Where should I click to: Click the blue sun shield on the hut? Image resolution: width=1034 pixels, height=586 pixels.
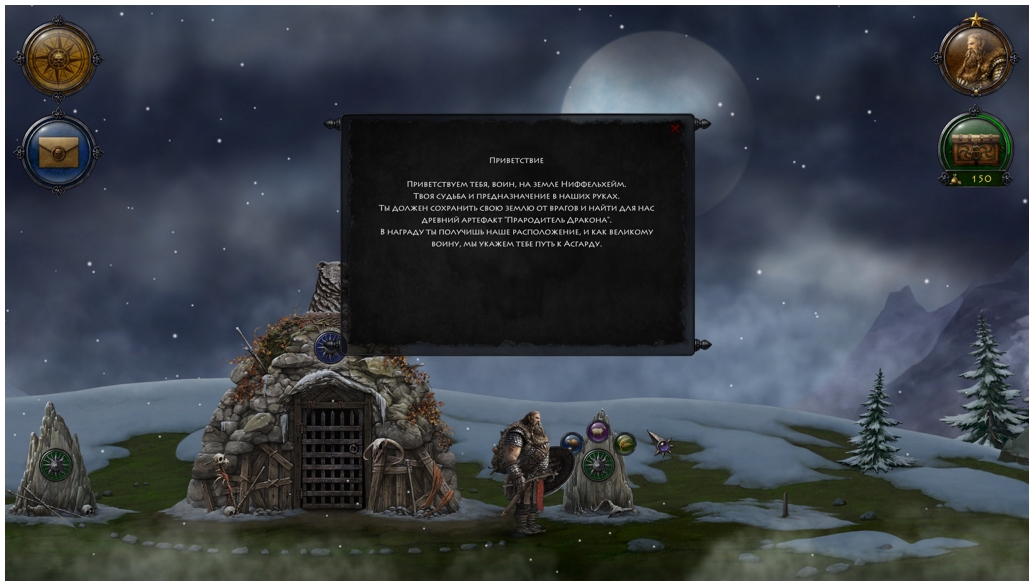point(330,347)
